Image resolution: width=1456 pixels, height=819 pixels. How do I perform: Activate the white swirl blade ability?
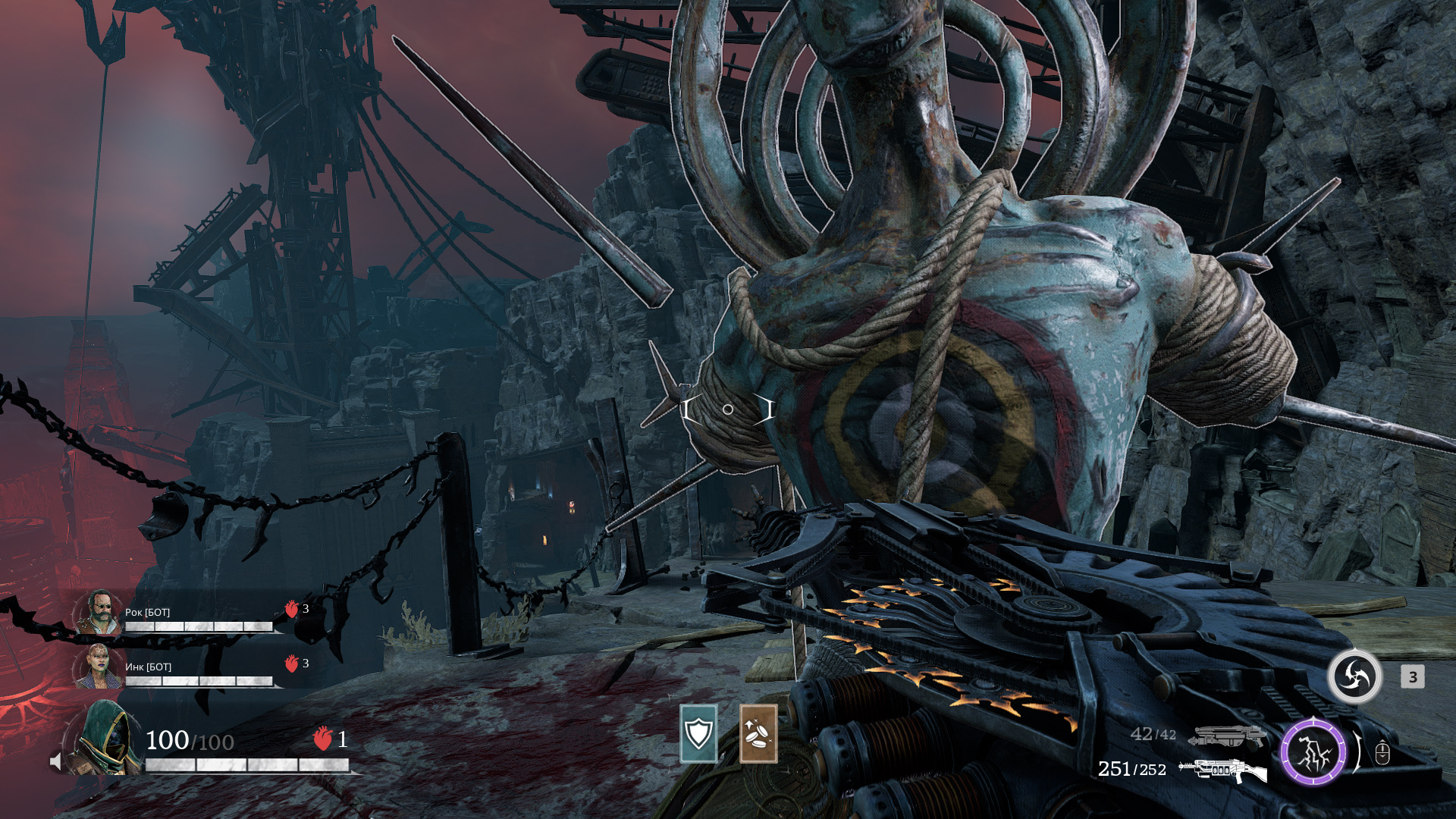[x=1354, y=676]
